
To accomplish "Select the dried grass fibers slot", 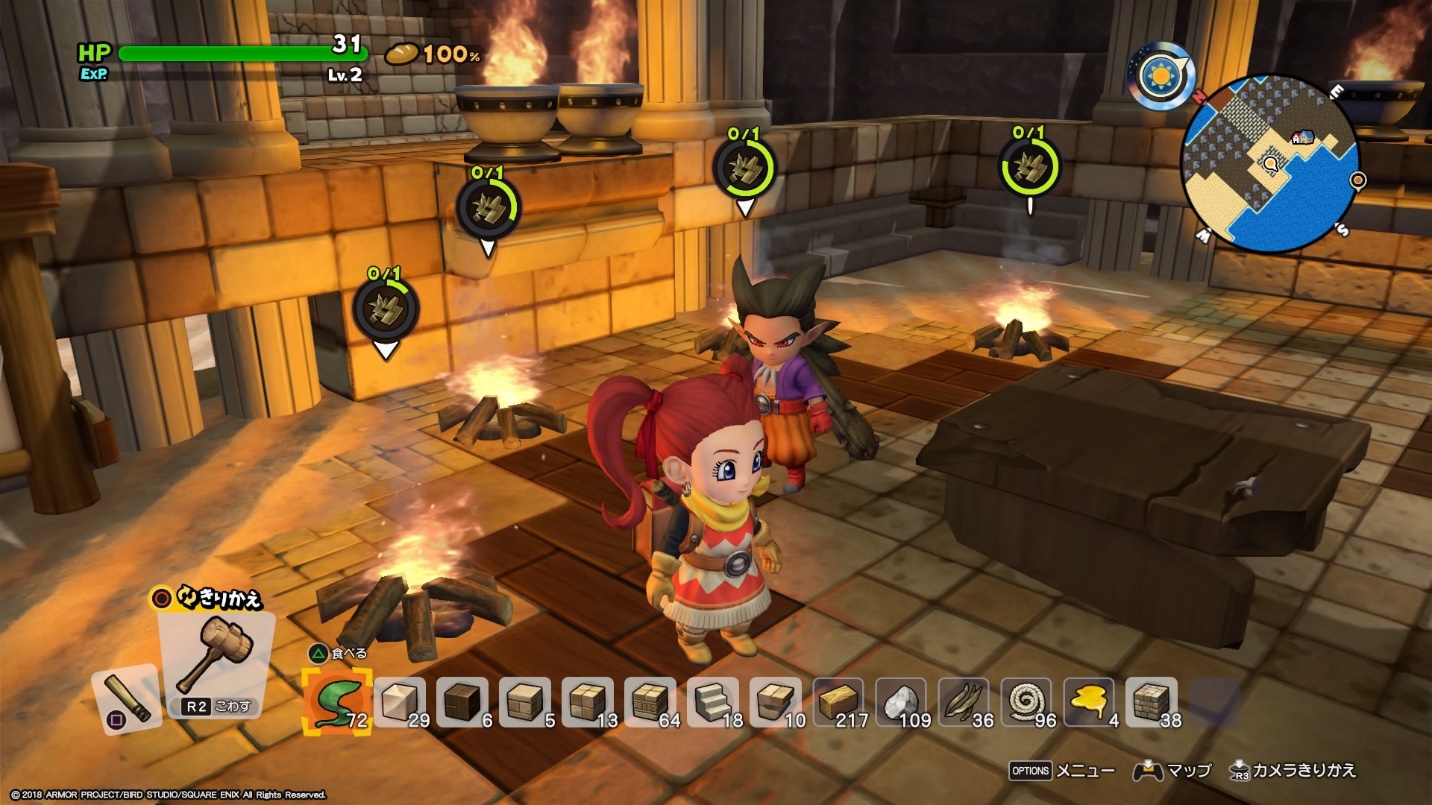I will (x=964, y=702).
